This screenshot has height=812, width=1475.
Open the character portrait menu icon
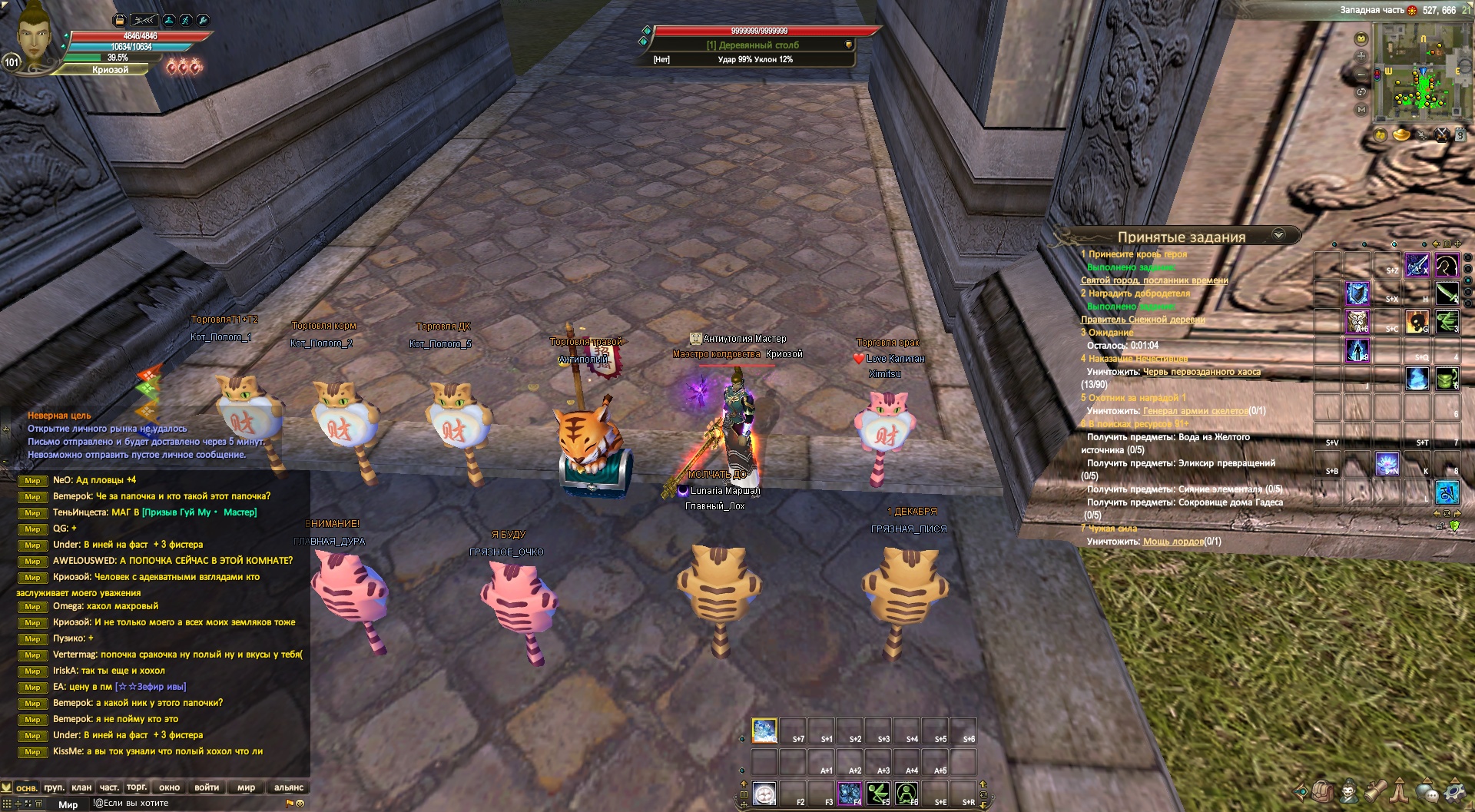1349,790
